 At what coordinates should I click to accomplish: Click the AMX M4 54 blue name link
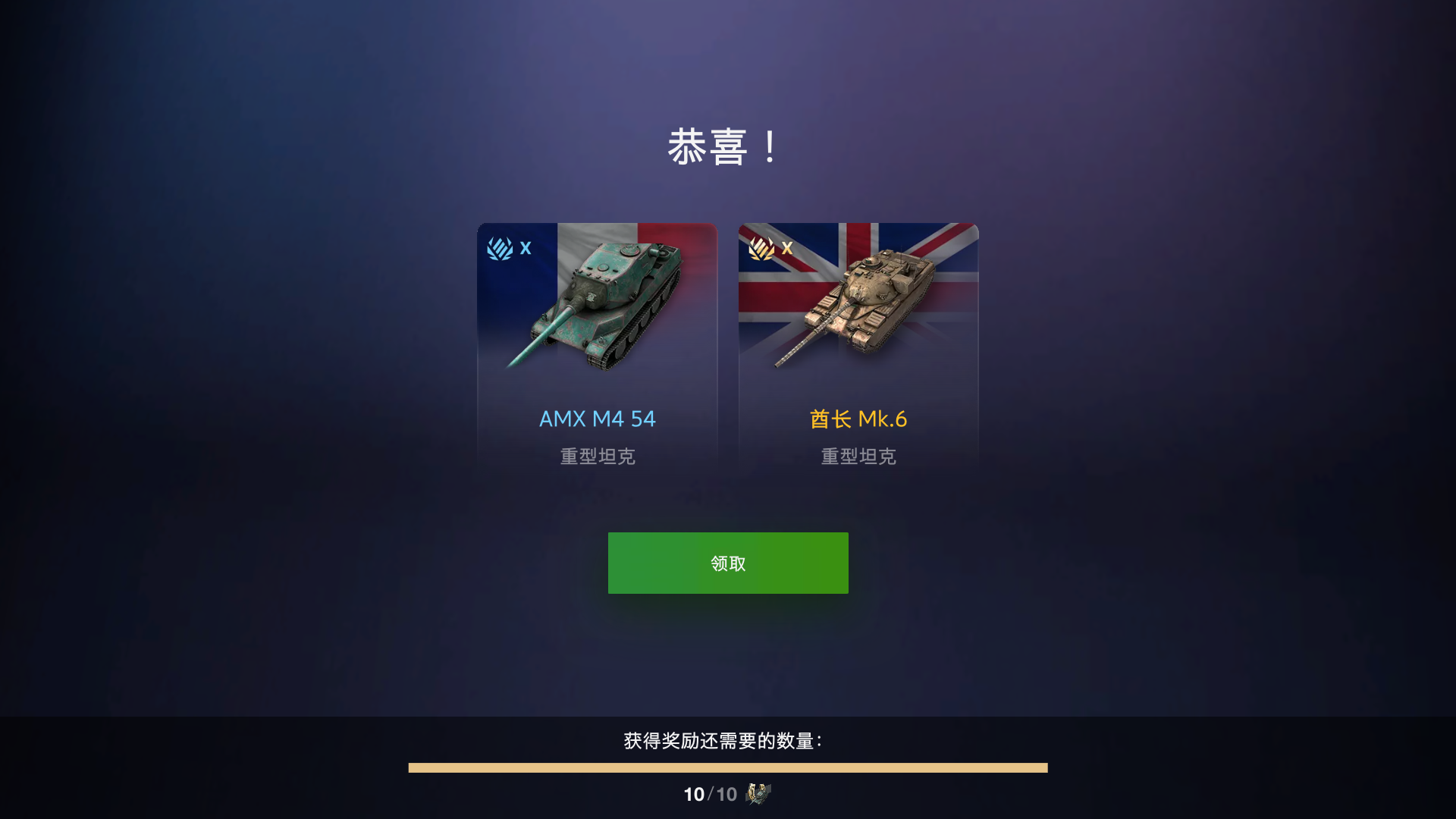pos(597,419)
